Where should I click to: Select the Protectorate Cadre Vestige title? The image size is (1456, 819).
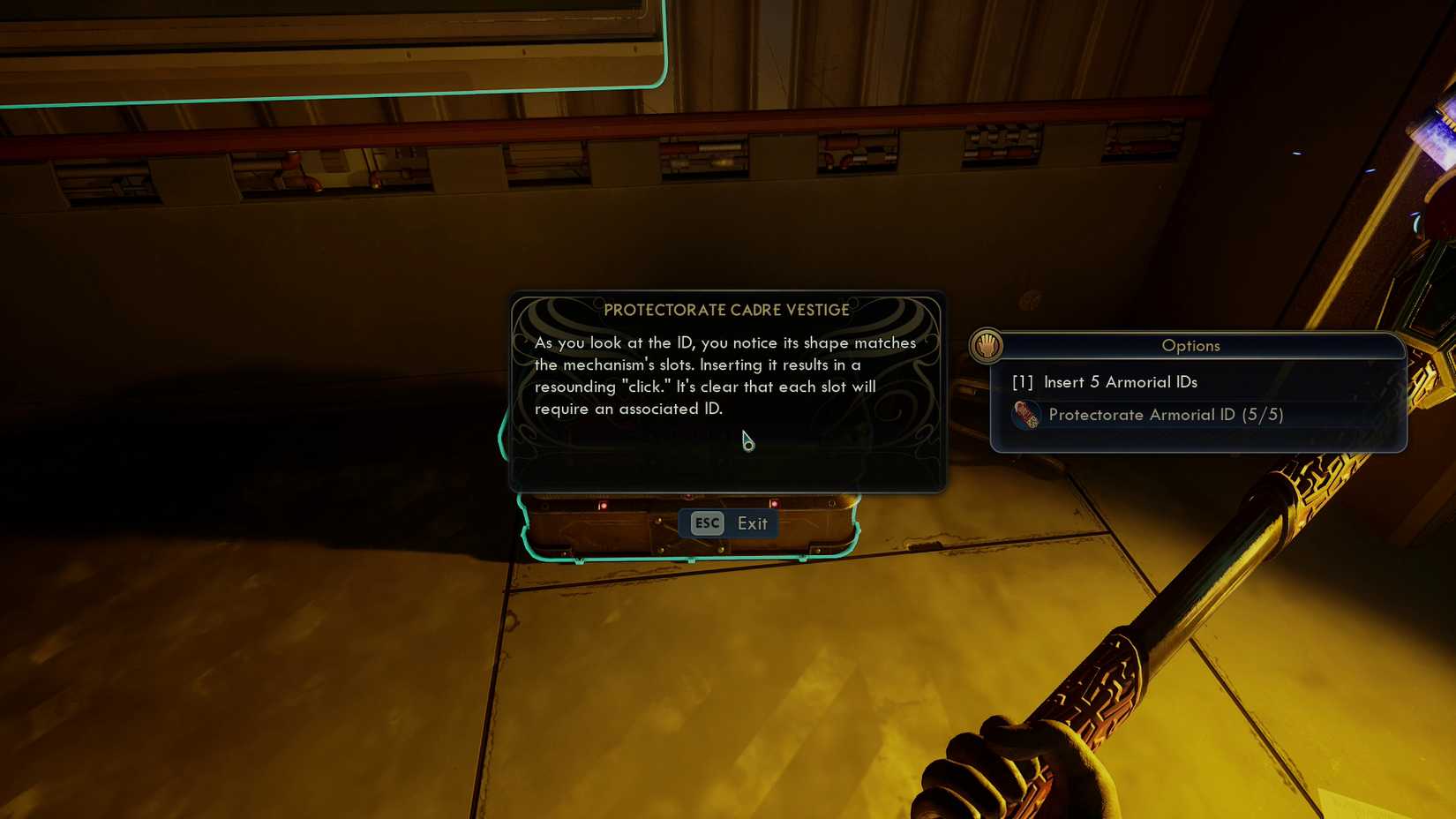point(726,310)
